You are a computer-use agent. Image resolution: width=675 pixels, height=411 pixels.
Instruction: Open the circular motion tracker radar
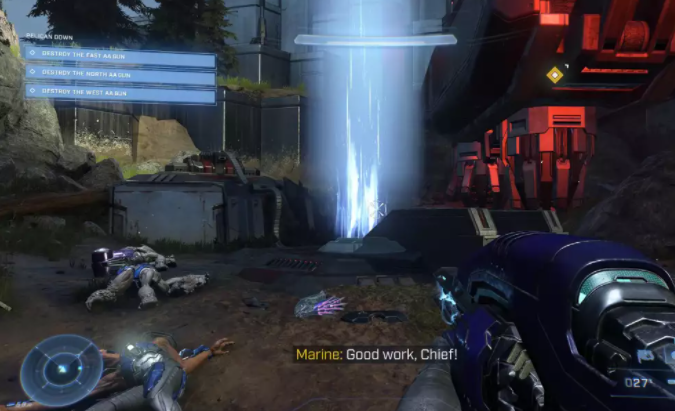(61, 370)
